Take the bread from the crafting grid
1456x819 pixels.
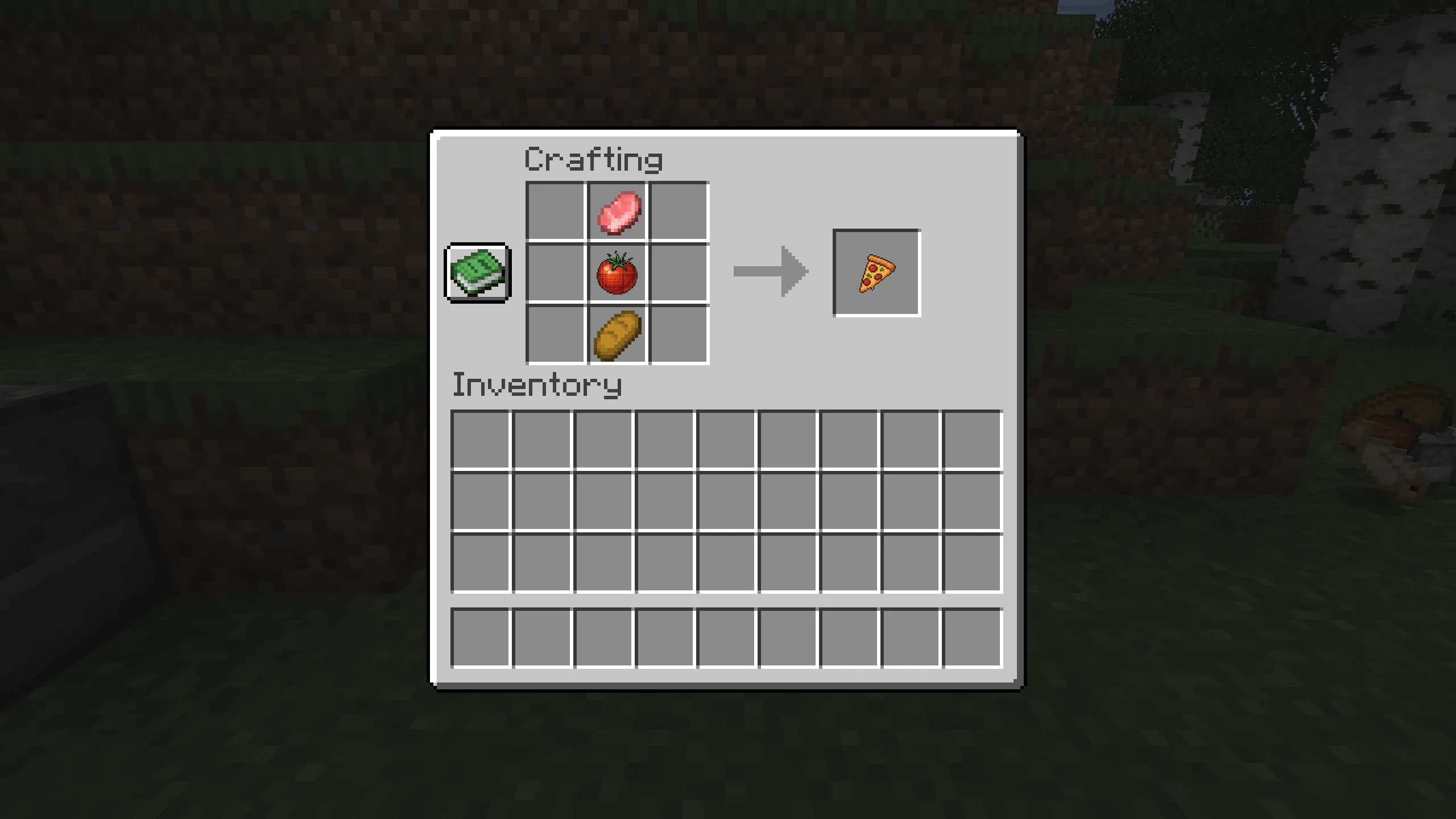(x=617, y=336)
